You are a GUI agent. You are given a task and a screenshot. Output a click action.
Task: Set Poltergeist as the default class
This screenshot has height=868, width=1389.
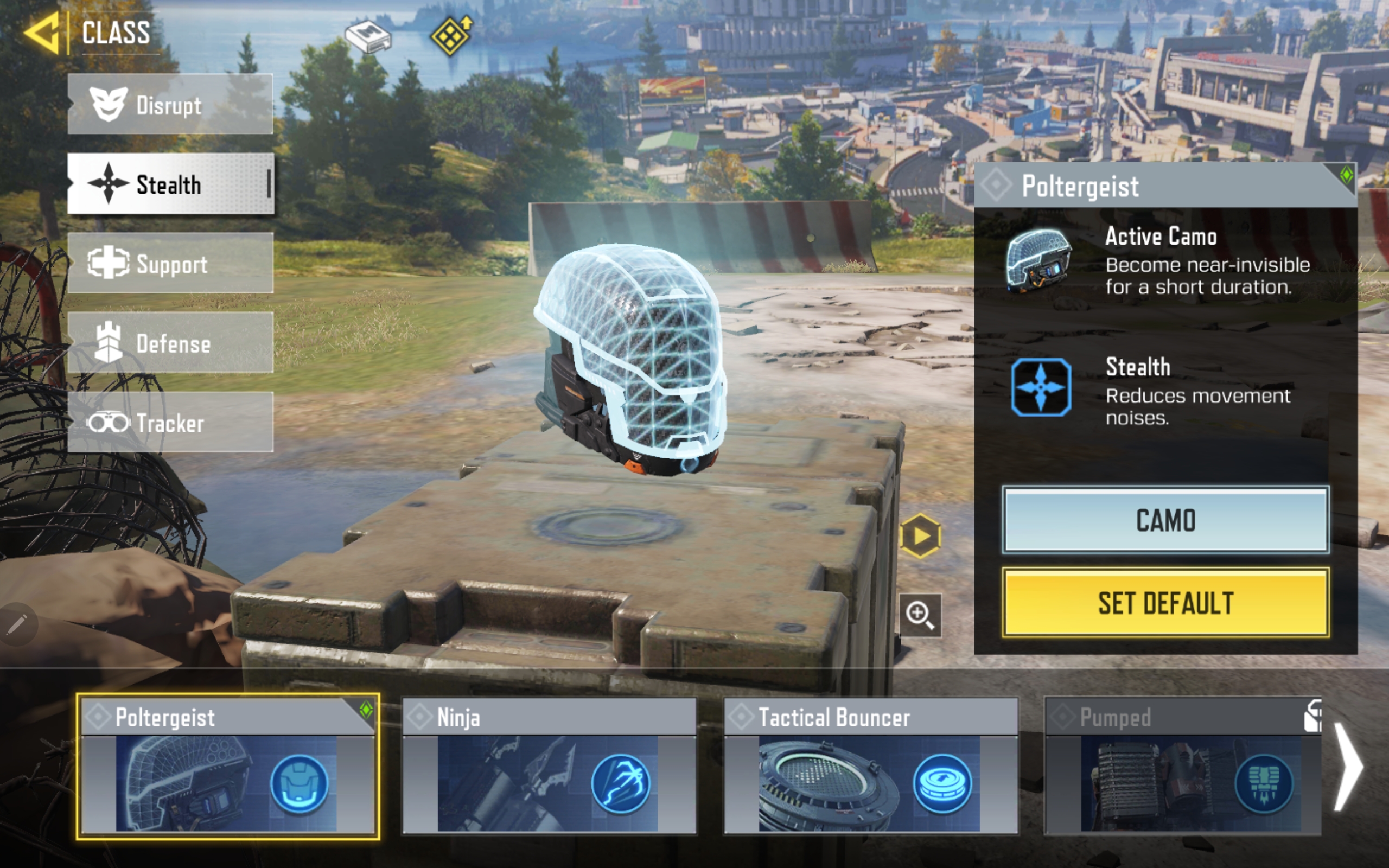(x=1165, y=603)
